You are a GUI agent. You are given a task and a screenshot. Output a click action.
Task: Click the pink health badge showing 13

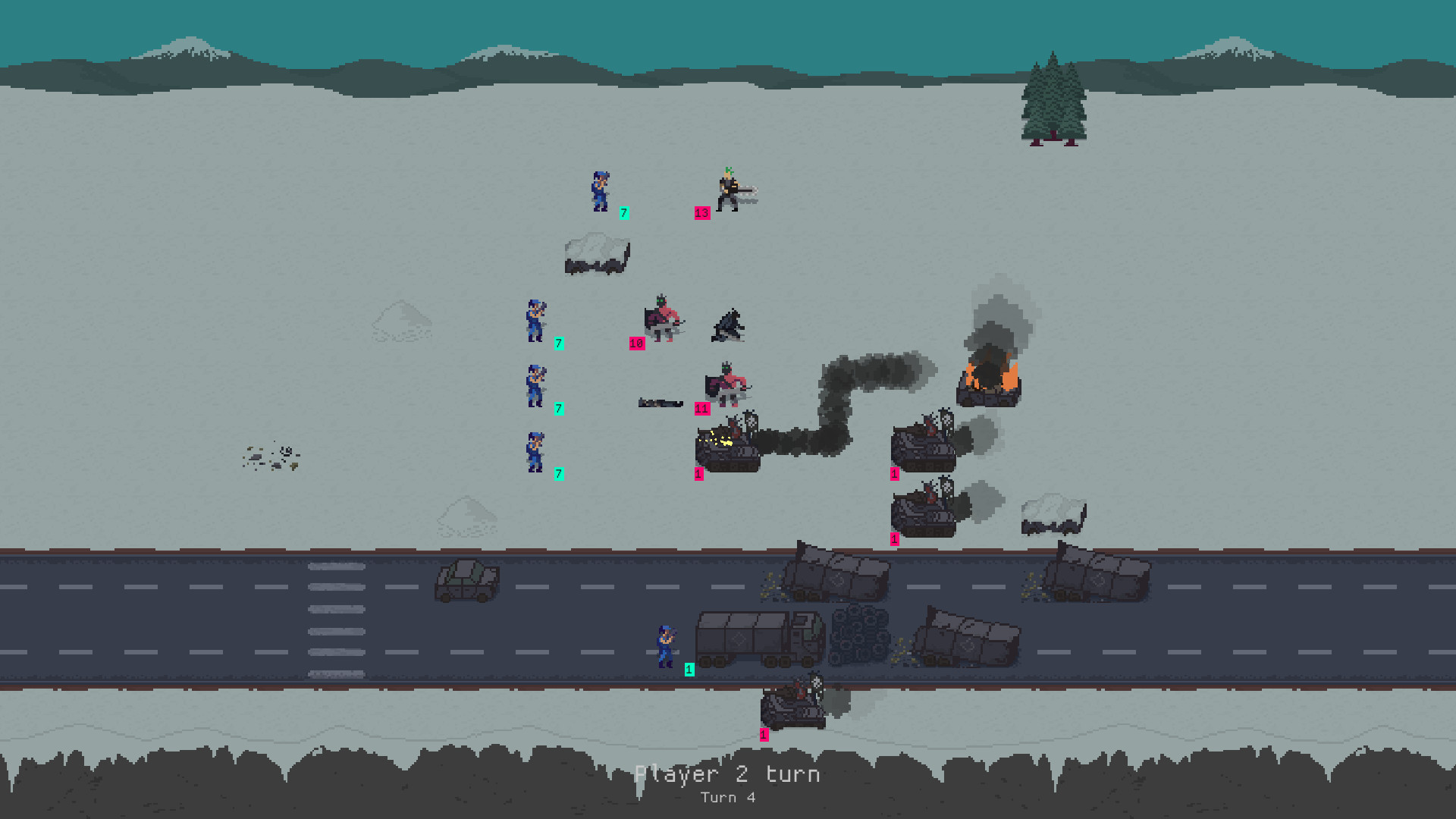point(701,212)
